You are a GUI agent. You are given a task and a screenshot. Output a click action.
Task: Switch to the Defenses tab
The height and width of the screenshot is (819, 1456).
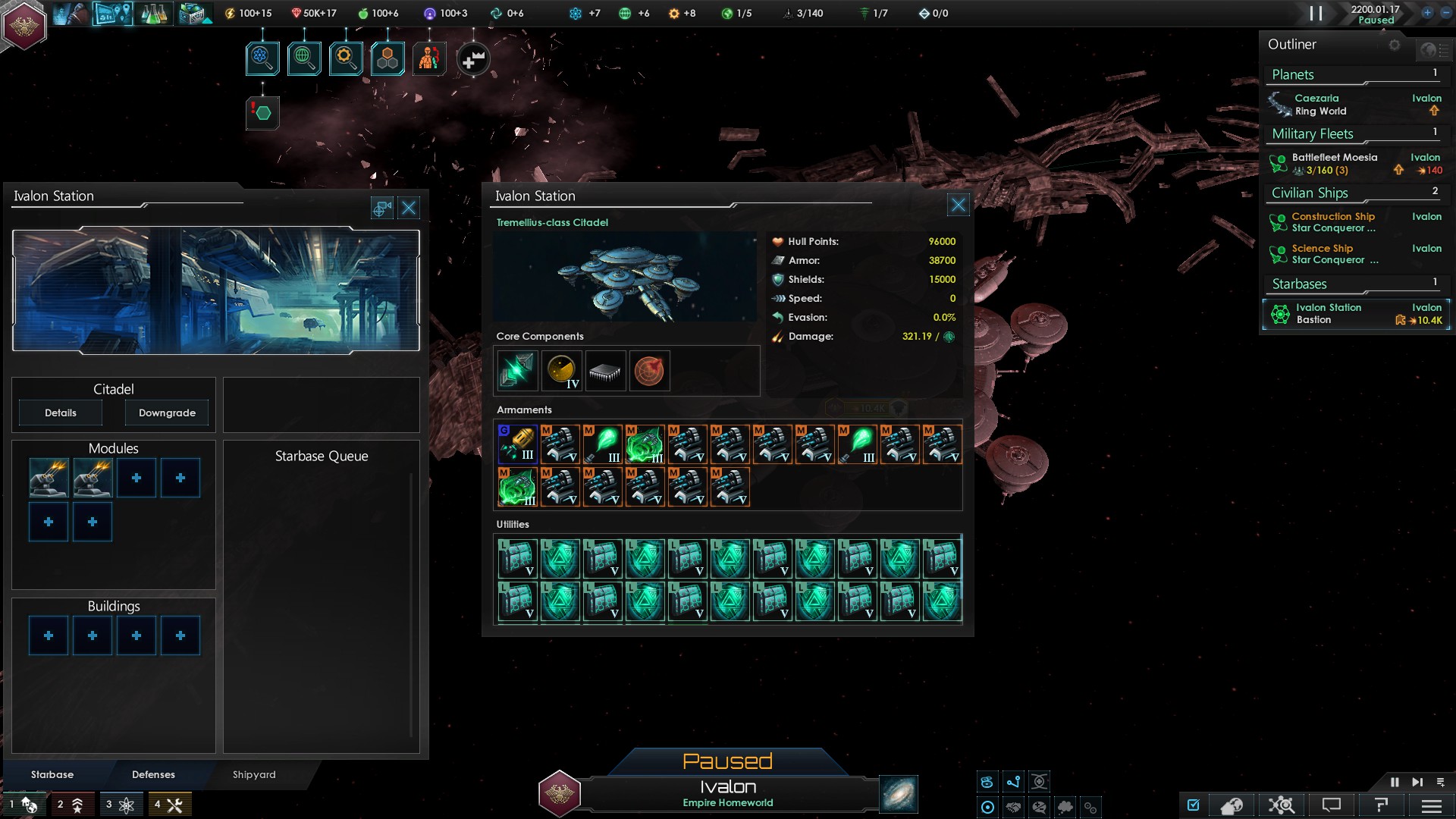(153, 775)
